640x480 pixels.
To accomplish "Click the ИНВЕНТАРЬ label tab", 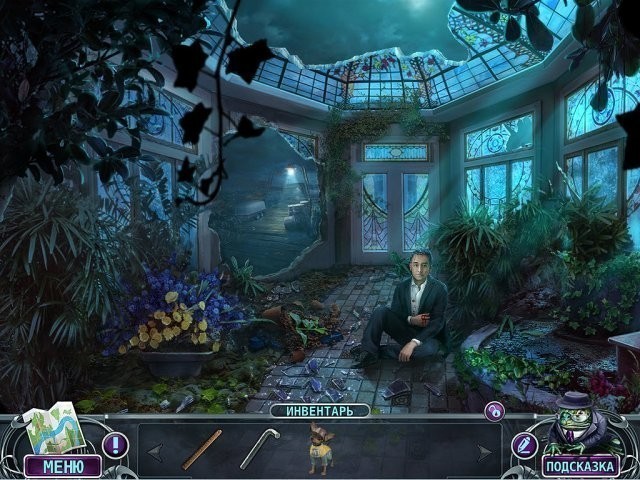I will pos(319,410).
